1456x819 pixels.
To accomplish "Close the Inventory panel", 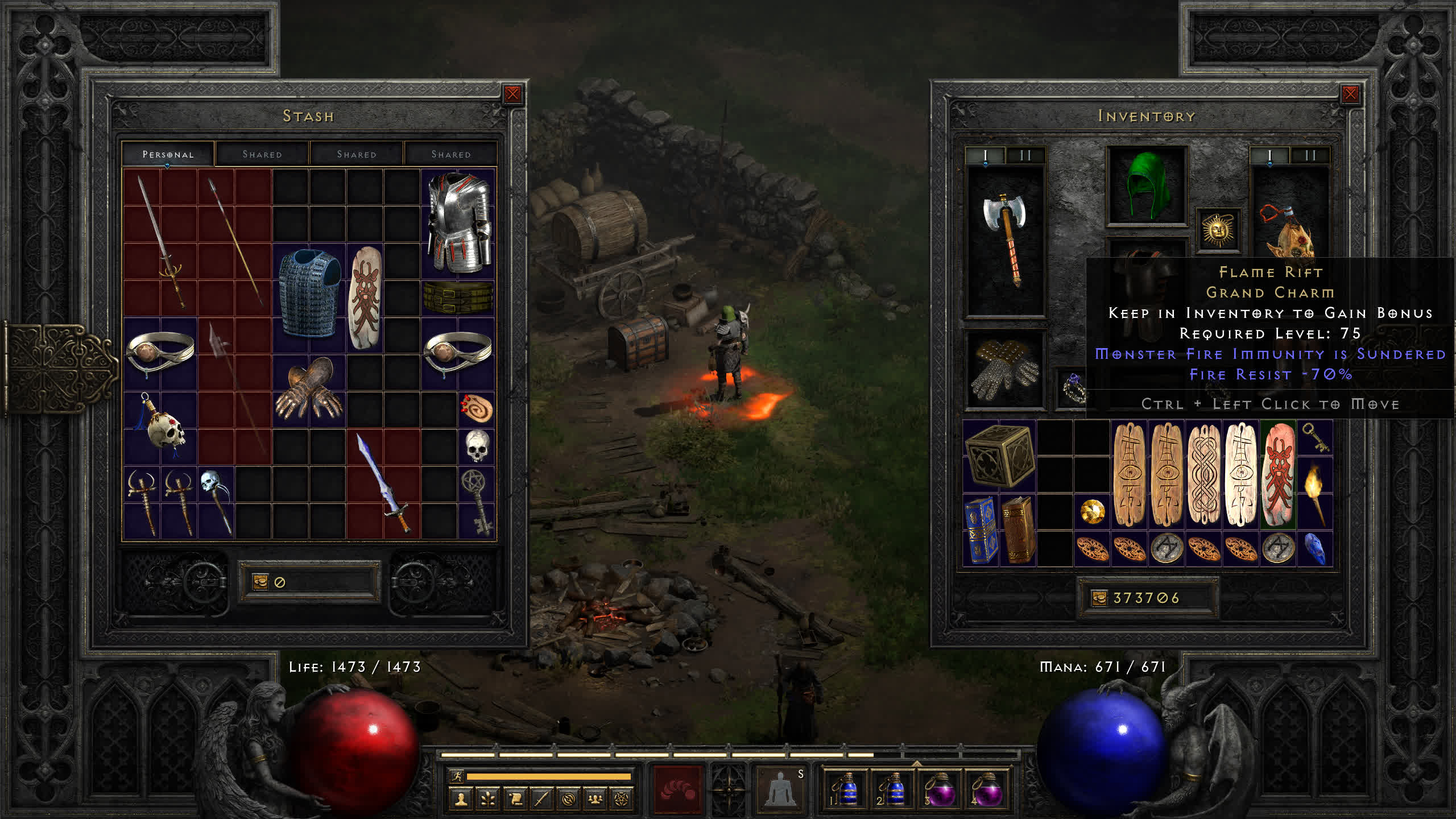I will (x=1350, y=94).
